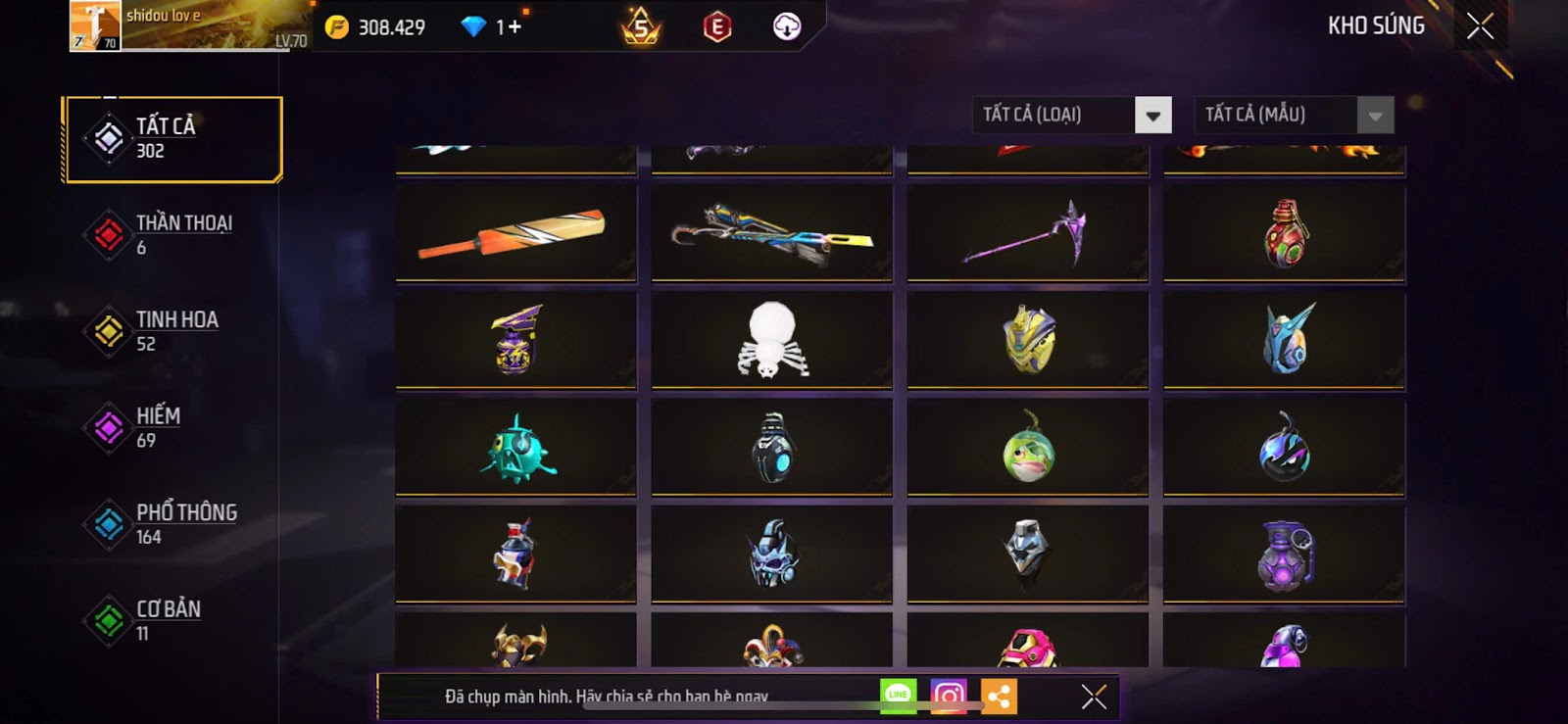This screenshot has height=724, width=1568.
Task: Switch to the Tất Cả category tab
Action: point(172,138)
